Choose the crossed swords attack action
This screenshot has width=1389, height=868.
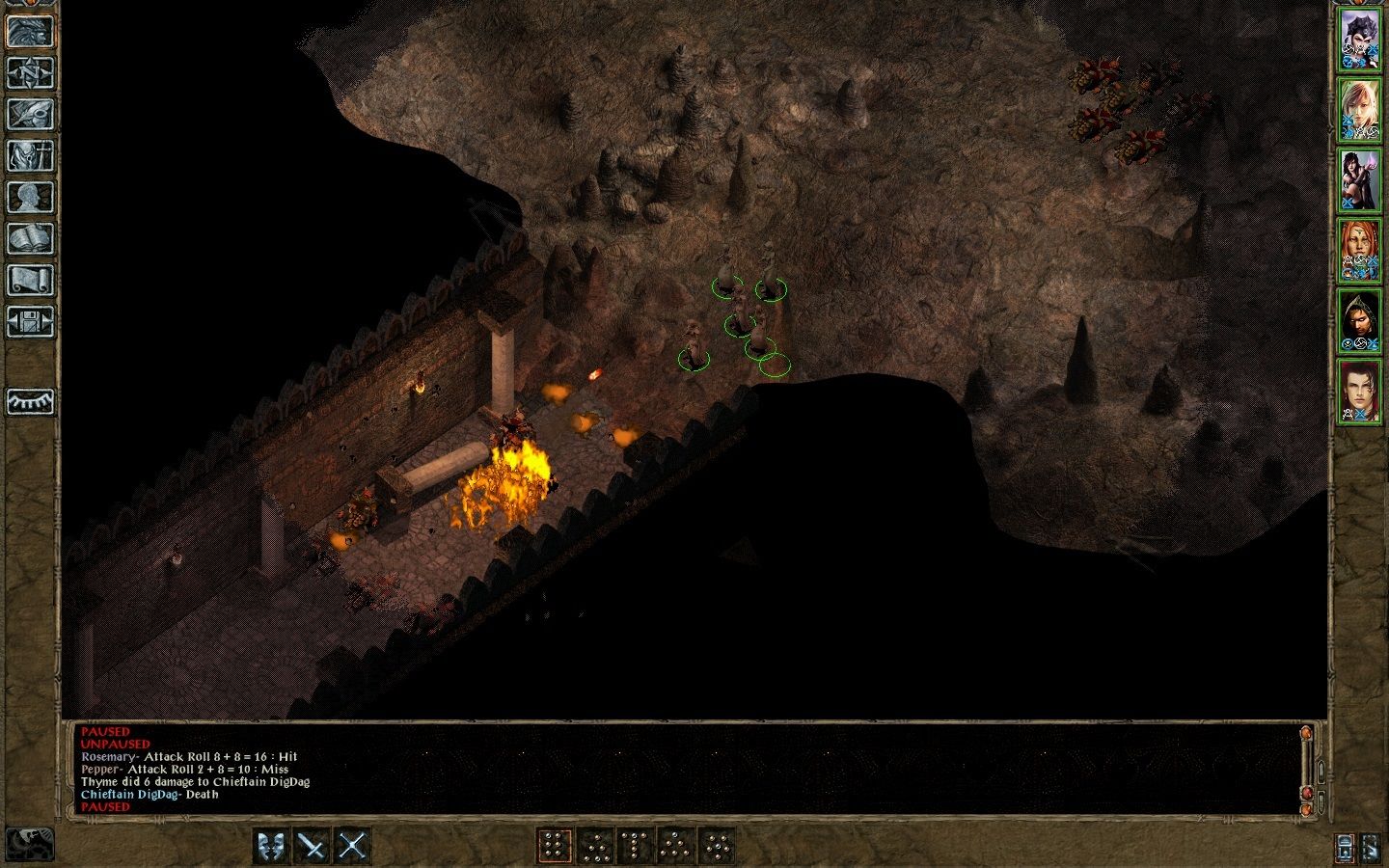click(x=352, y=846)
